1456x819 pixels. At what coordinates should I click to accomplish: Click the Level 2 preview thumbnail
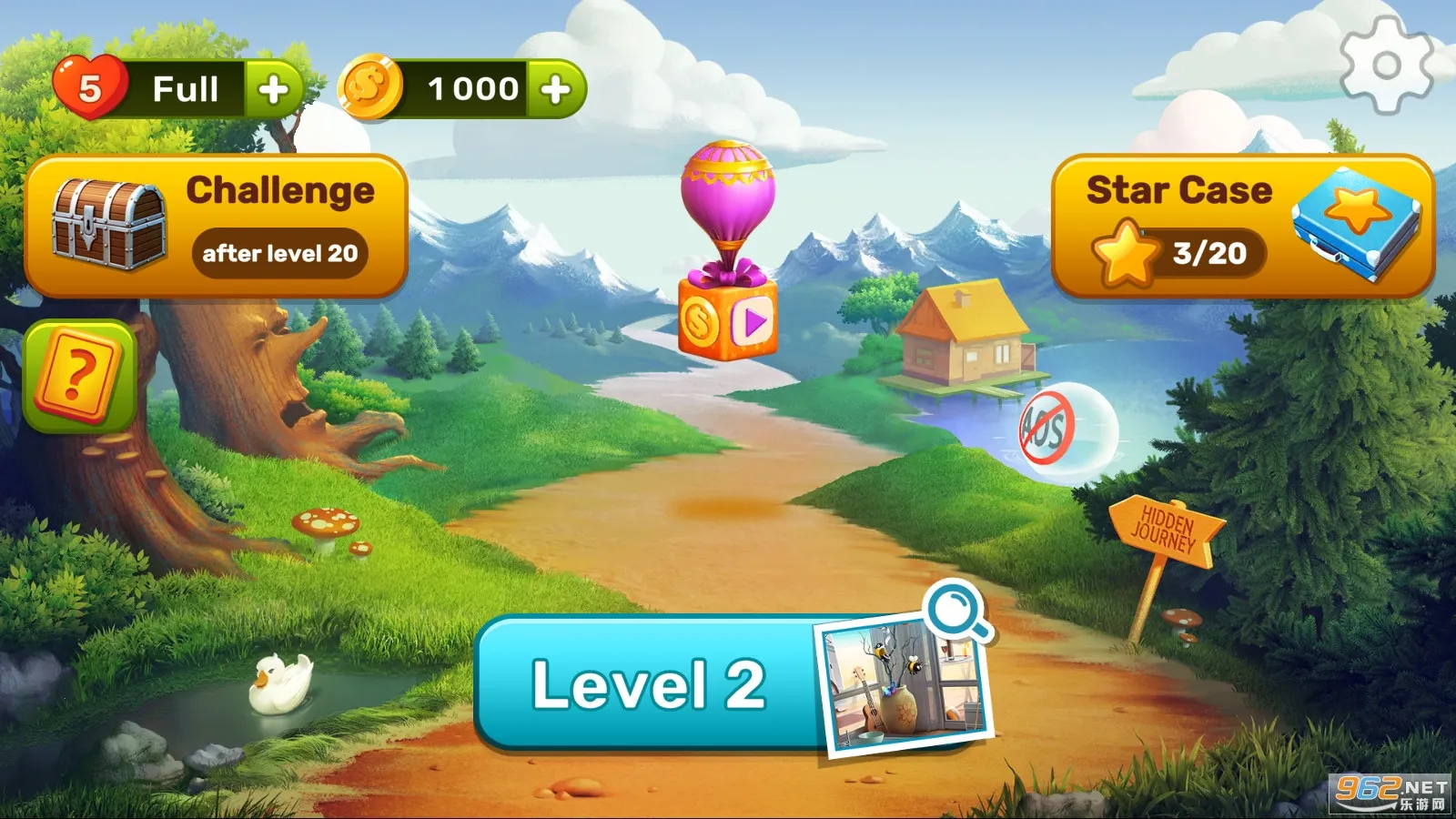(x=901, y=689)
